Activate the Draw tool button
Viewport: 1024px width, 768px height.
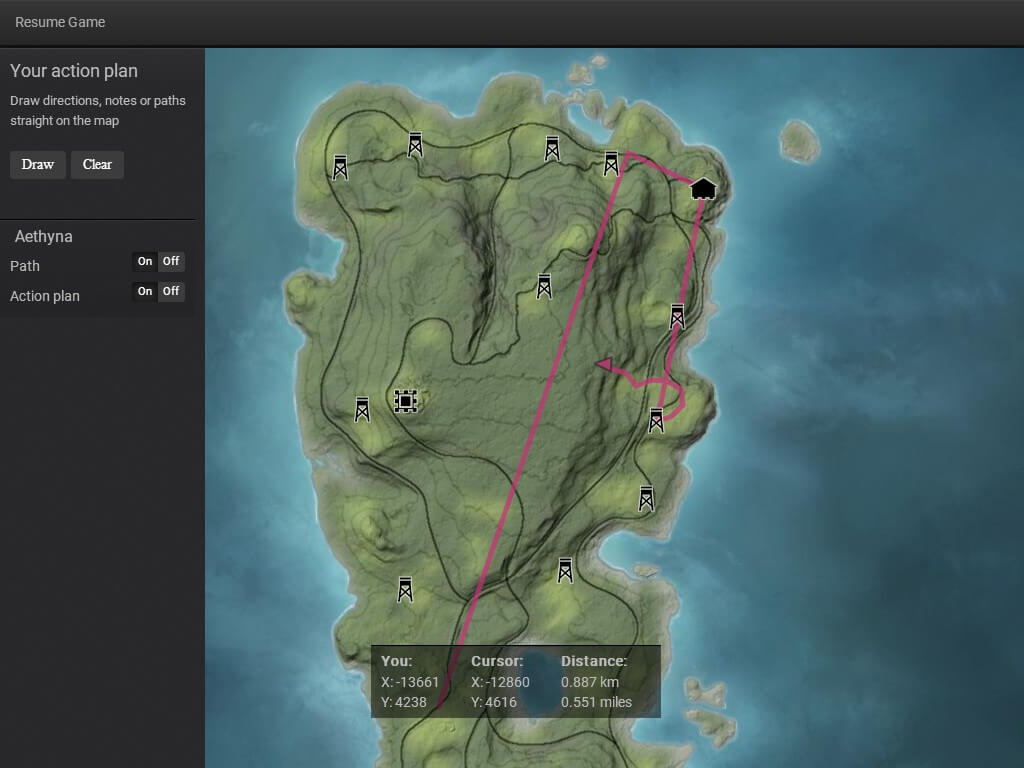pos(38,165)
